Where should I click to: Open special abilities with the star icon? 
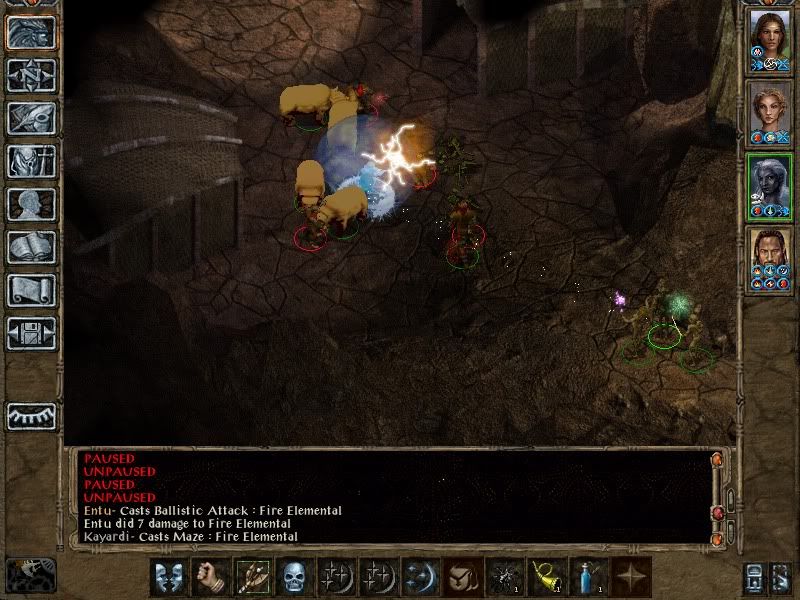630,578
